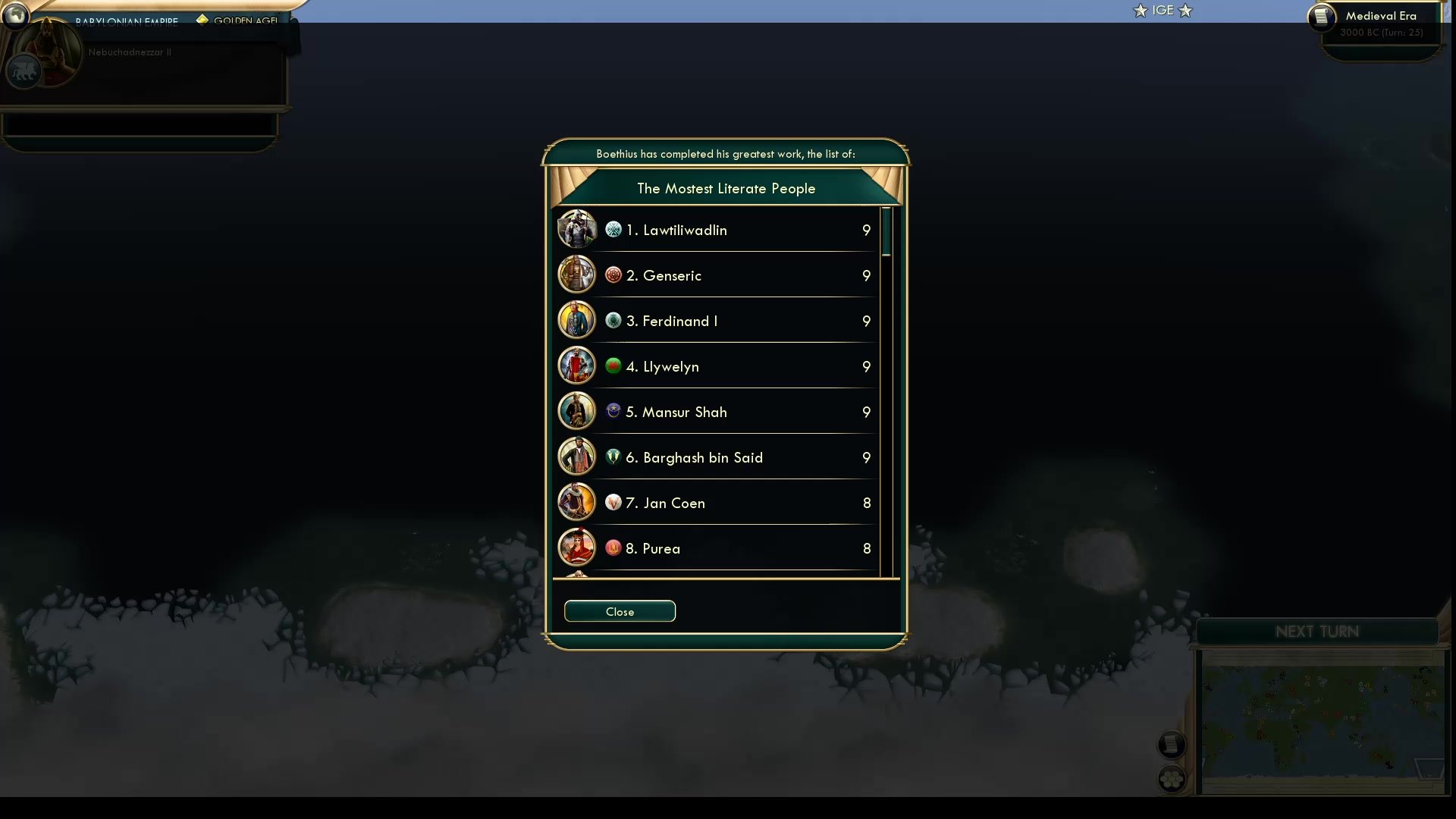The image size is (1456, 819).
Task: Click the star toggle left of IGE
Action: [x=1139, y=11]
